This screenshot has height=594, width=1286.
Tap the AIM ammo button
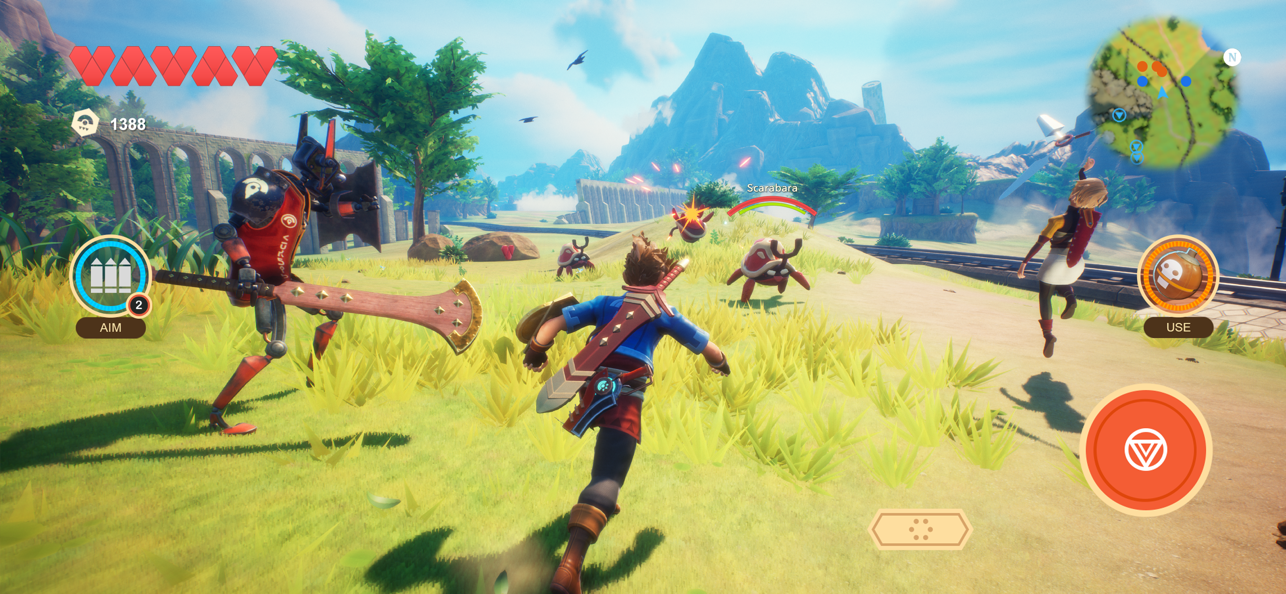(x=110, y=277)
